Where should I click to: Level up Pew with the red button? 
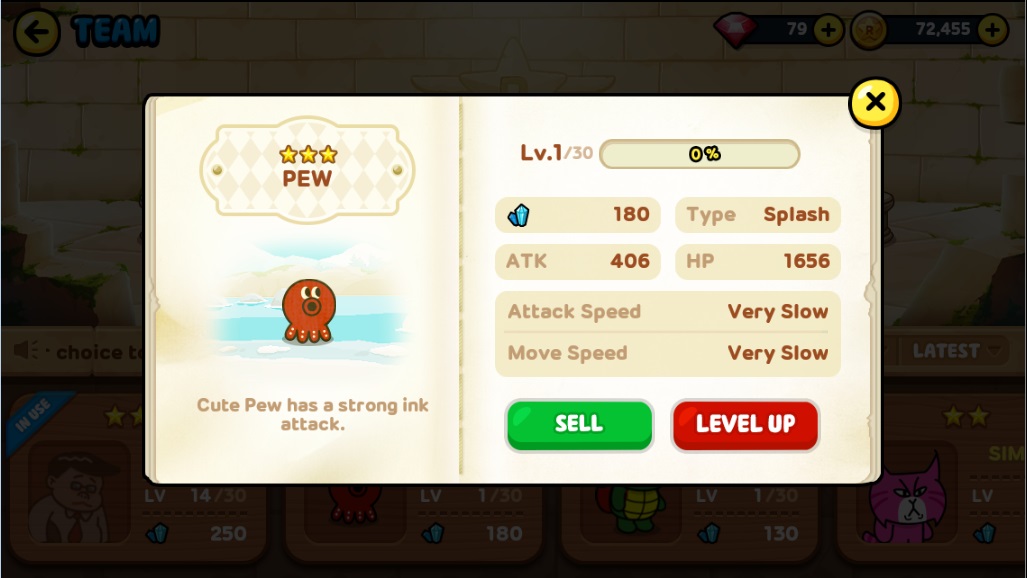(745, 424)
